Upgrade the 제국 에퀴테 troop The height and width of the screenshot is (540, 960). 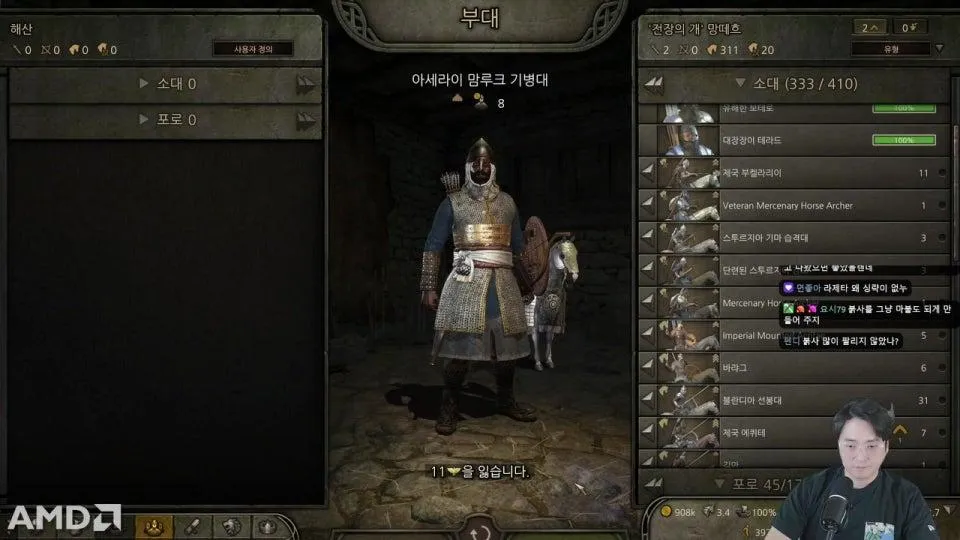[x=900, y=433]
